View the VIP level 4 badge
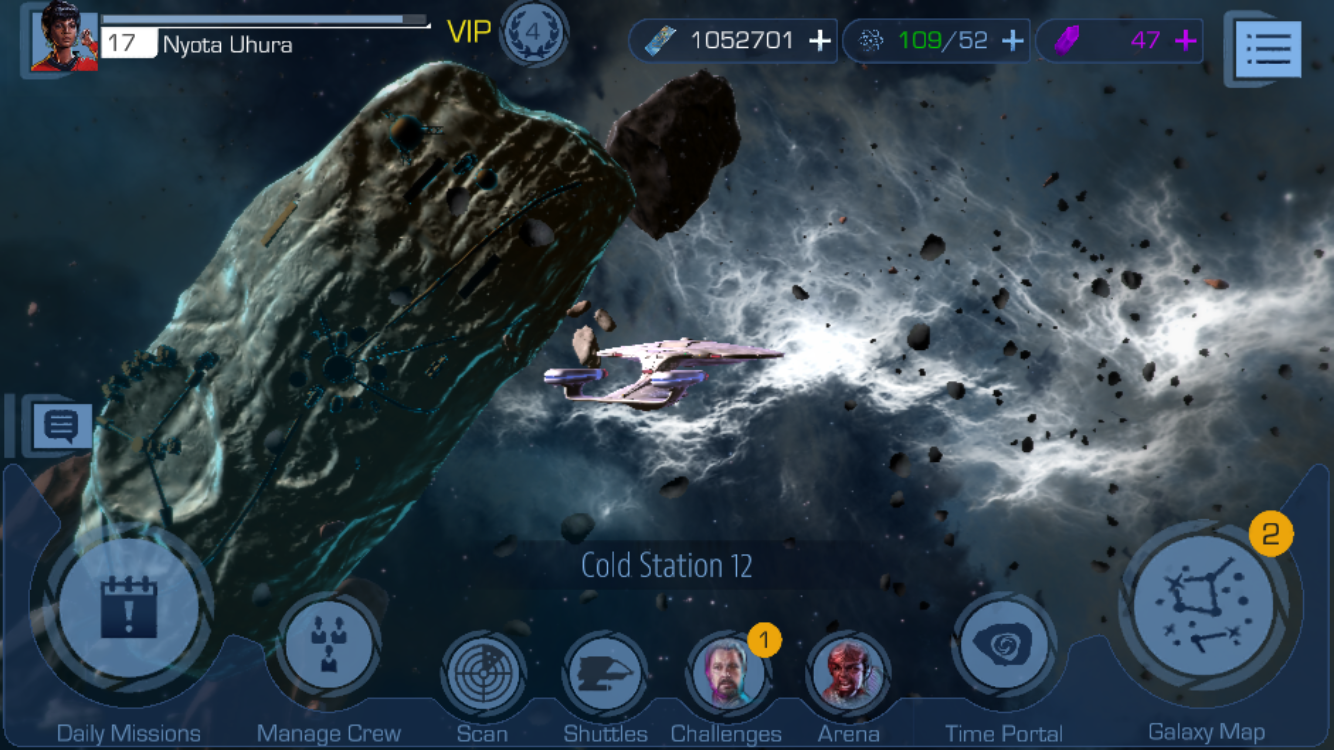 (533, 33)
